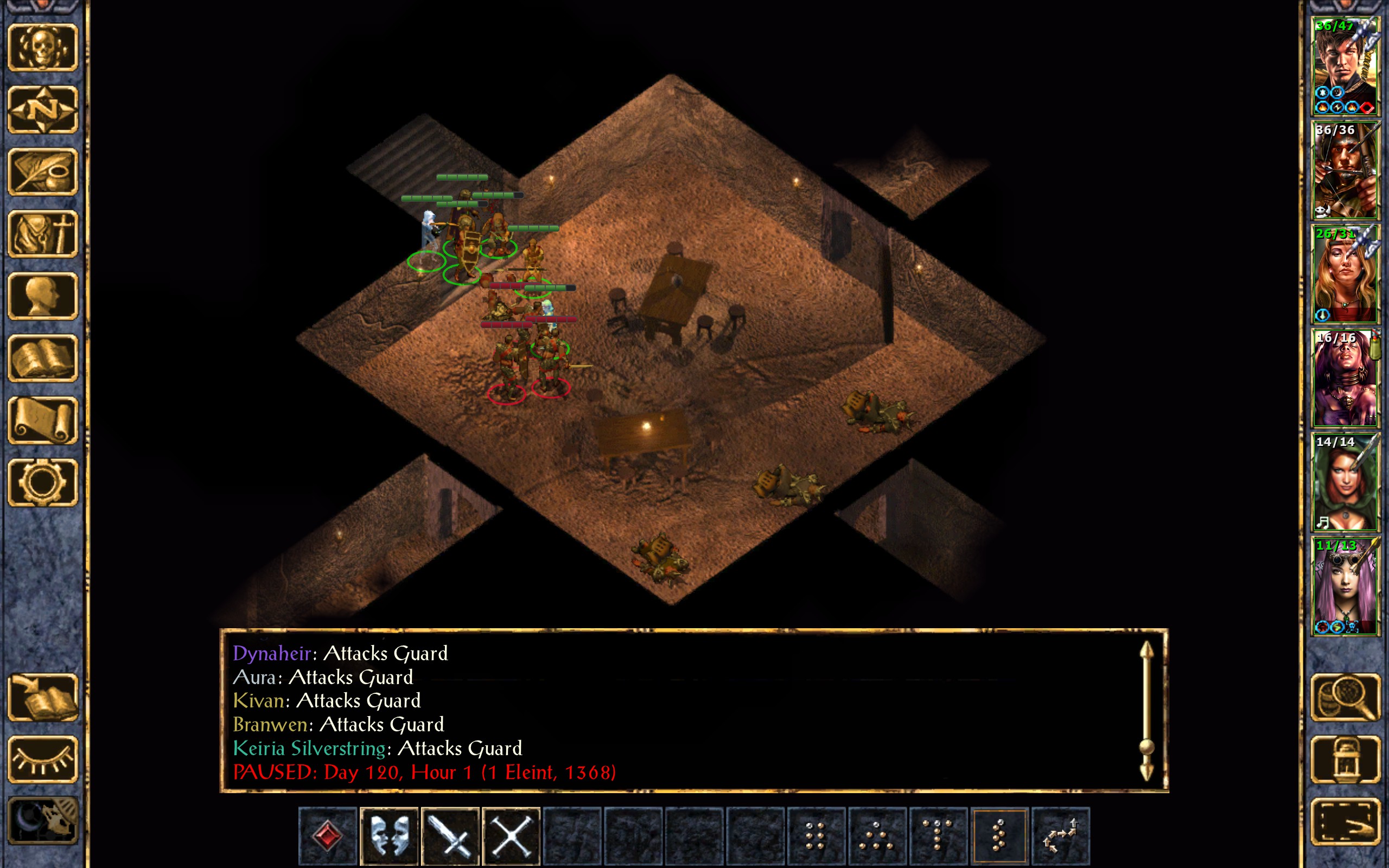Image resolution: width=1389 pixels, height=868 pixels.
Task: Select the pink-haired portrait showing 11/13
Action: tap(1345, 585)
